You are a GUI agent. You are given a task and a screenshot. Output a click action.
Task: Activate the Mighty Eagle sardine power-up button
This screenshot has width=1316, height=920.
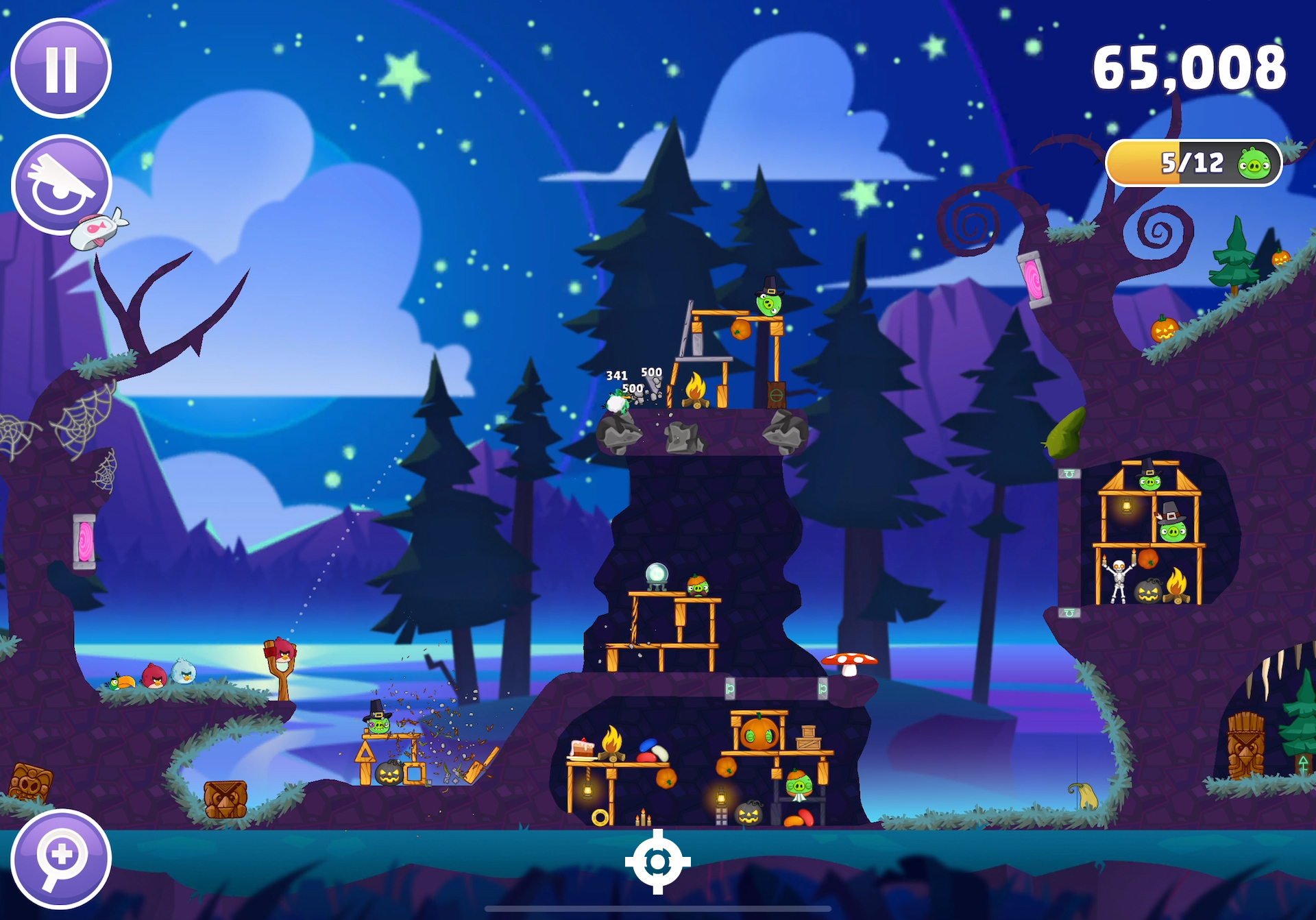[x=62, y=185]
